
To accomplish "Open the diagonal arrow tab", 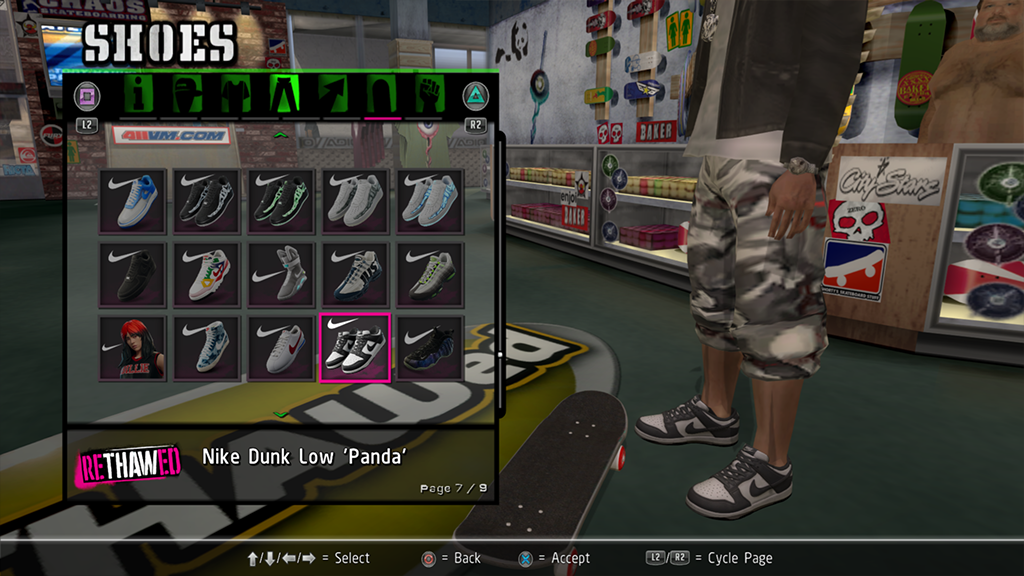I will coord(333,96).
